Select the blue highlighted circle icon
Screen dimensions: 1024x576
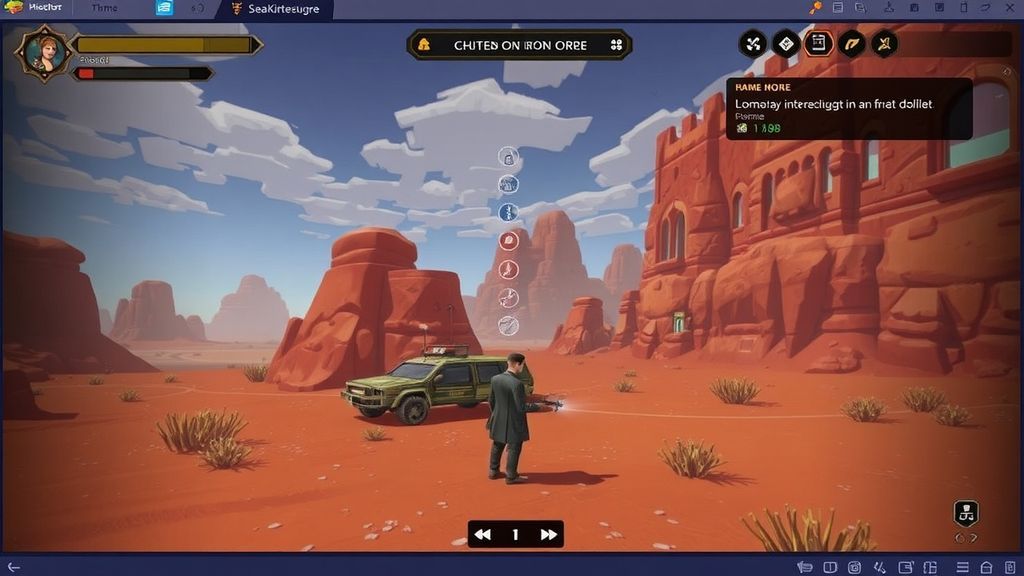tap(509, 212)
